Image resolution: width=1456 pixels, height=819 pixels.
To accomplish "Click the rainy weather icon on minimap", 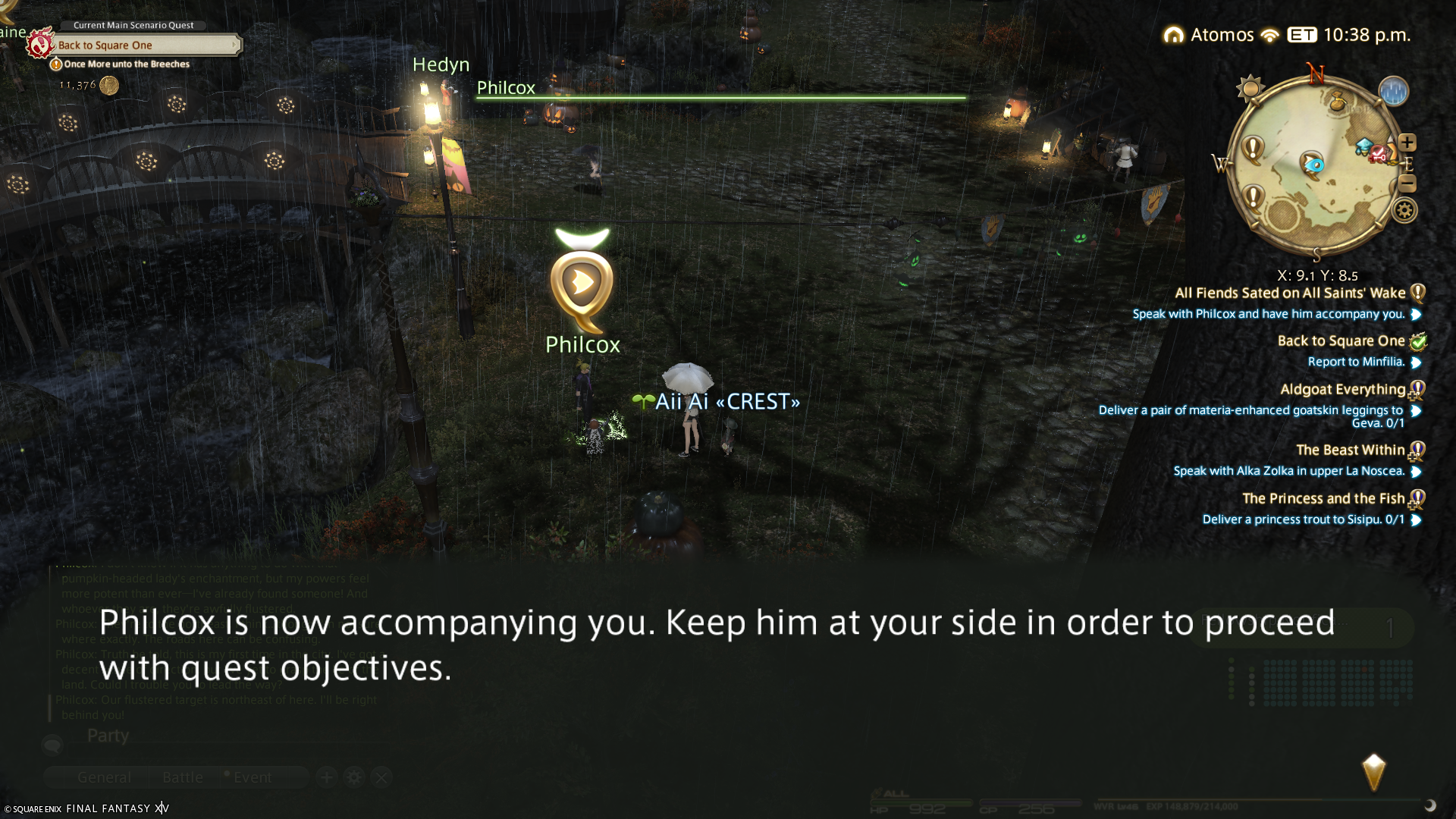I will click(1393, 92).
